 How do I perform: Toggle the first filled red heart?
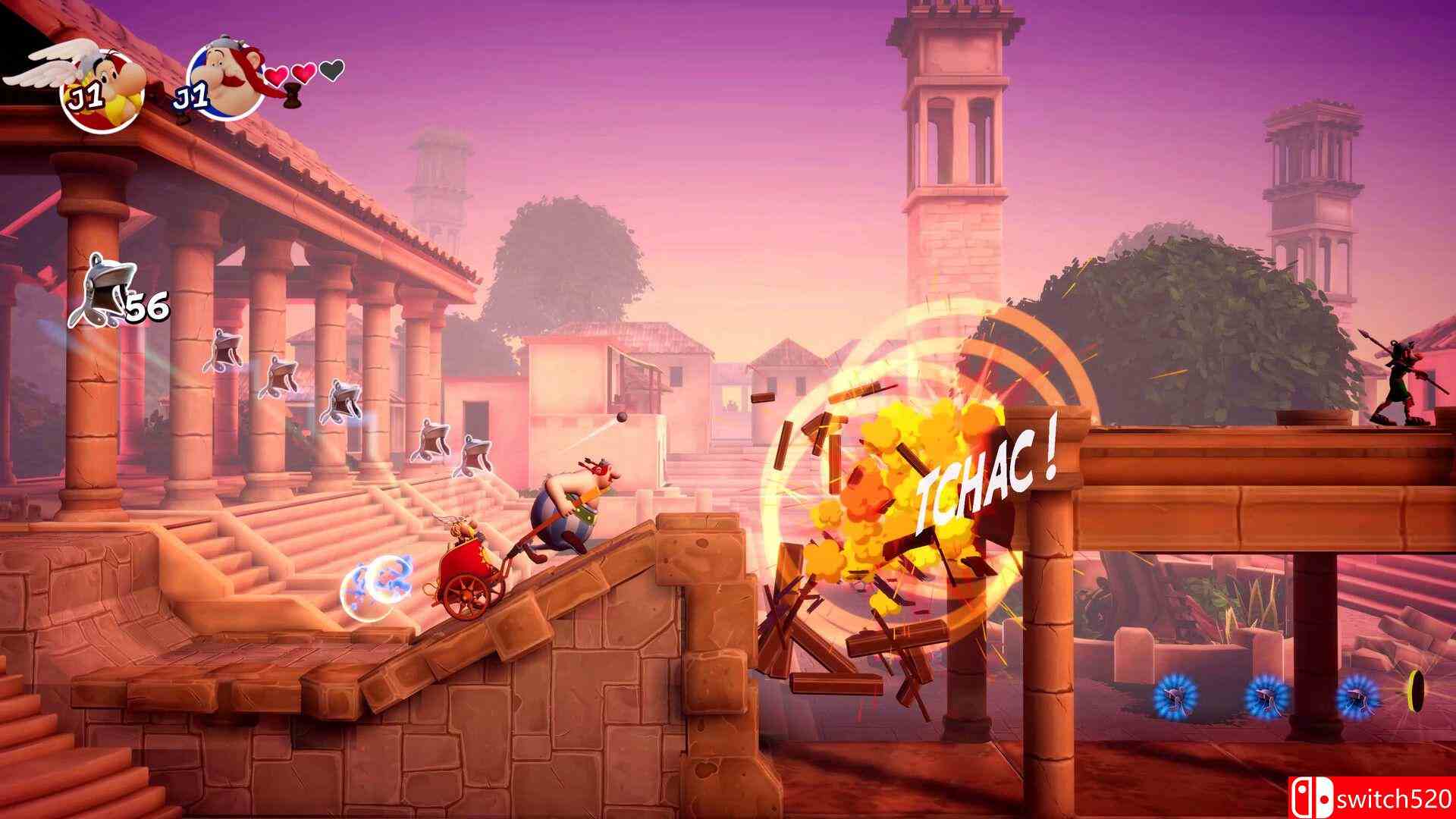tap(275, 76)
